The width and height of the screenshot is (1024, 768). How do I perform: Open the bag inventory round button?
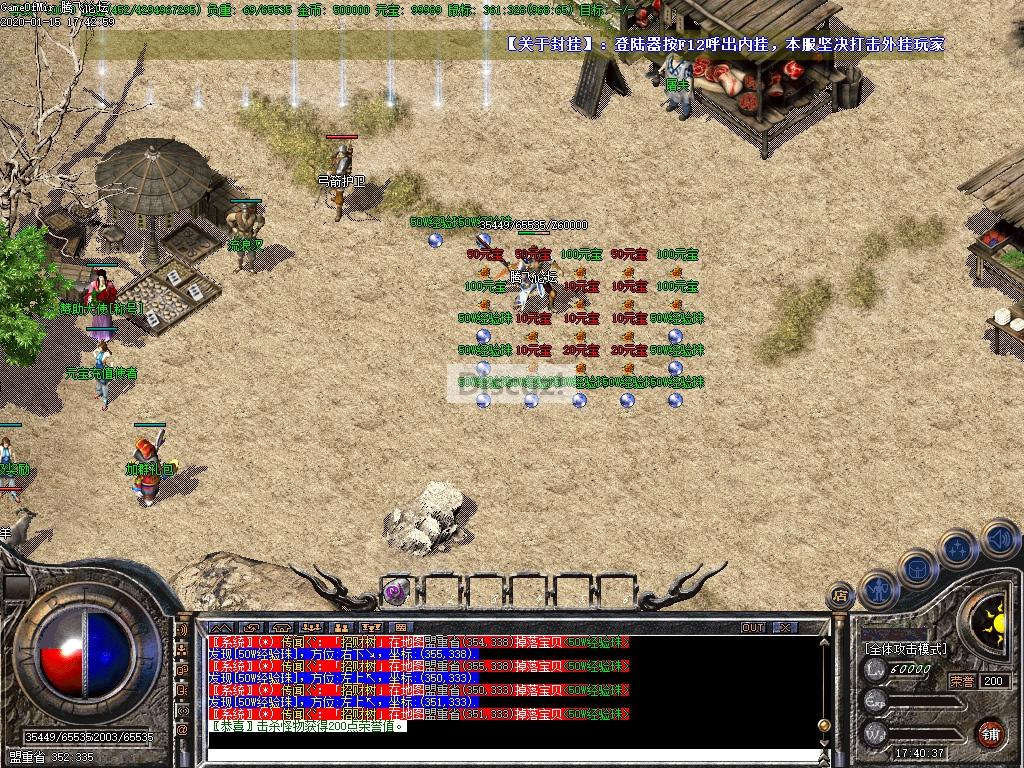point(917,570)
